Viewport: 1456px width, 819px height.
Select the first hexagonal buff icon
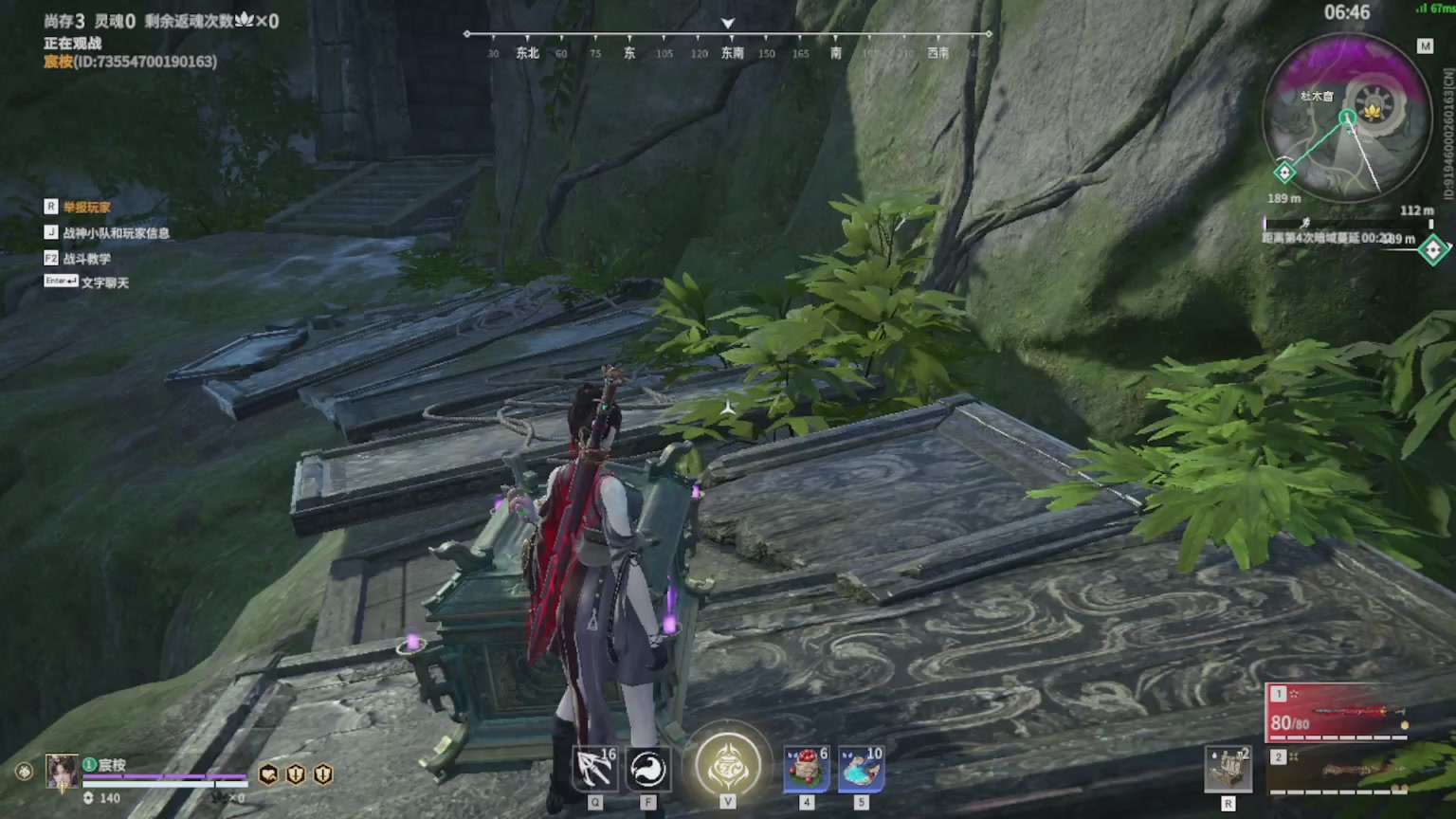tap(269, 774)
